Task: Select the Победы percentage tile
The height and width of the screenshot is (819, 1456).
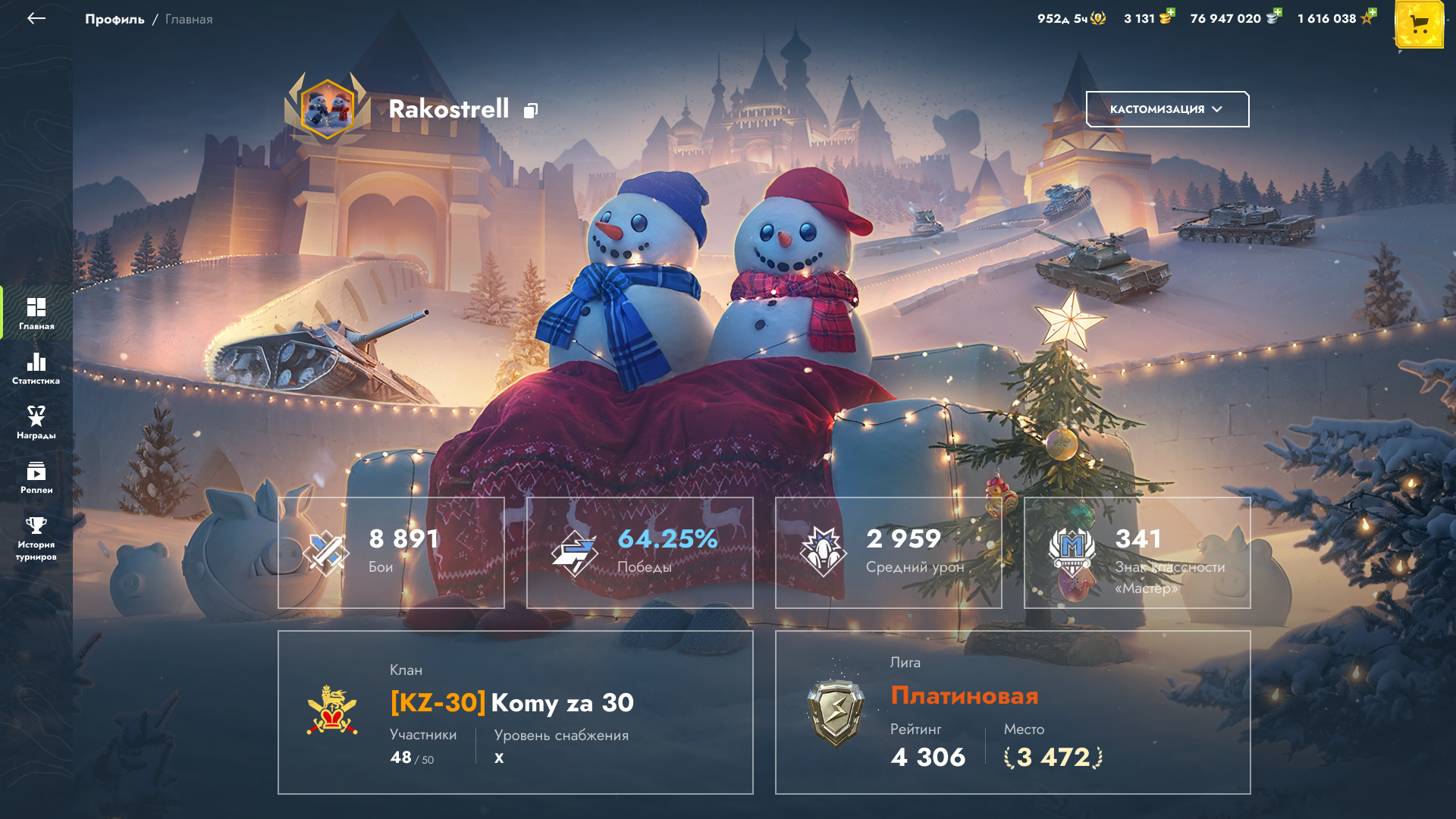Action: tap(640, 552)
